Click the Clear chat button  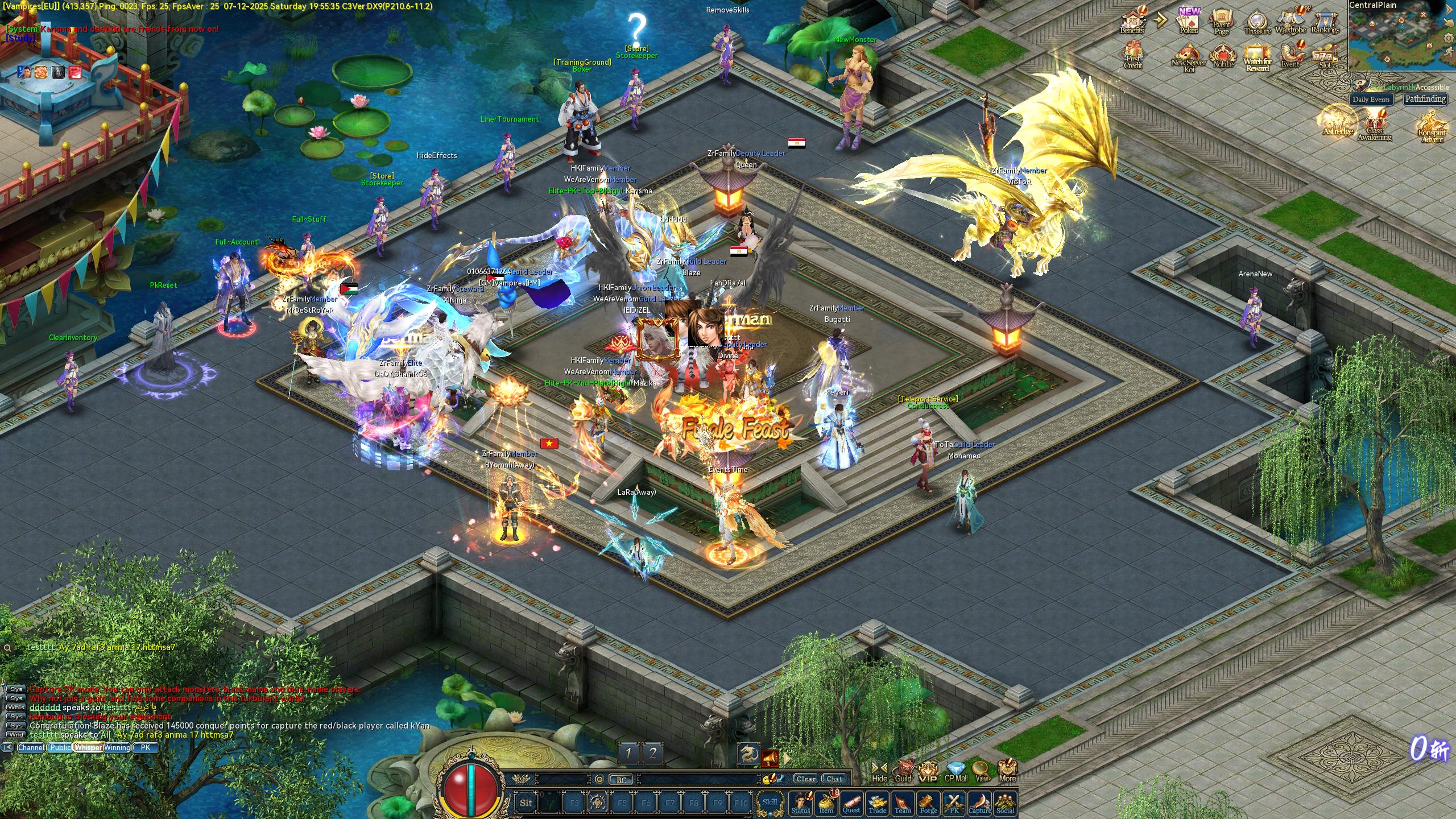pos(805,779)
